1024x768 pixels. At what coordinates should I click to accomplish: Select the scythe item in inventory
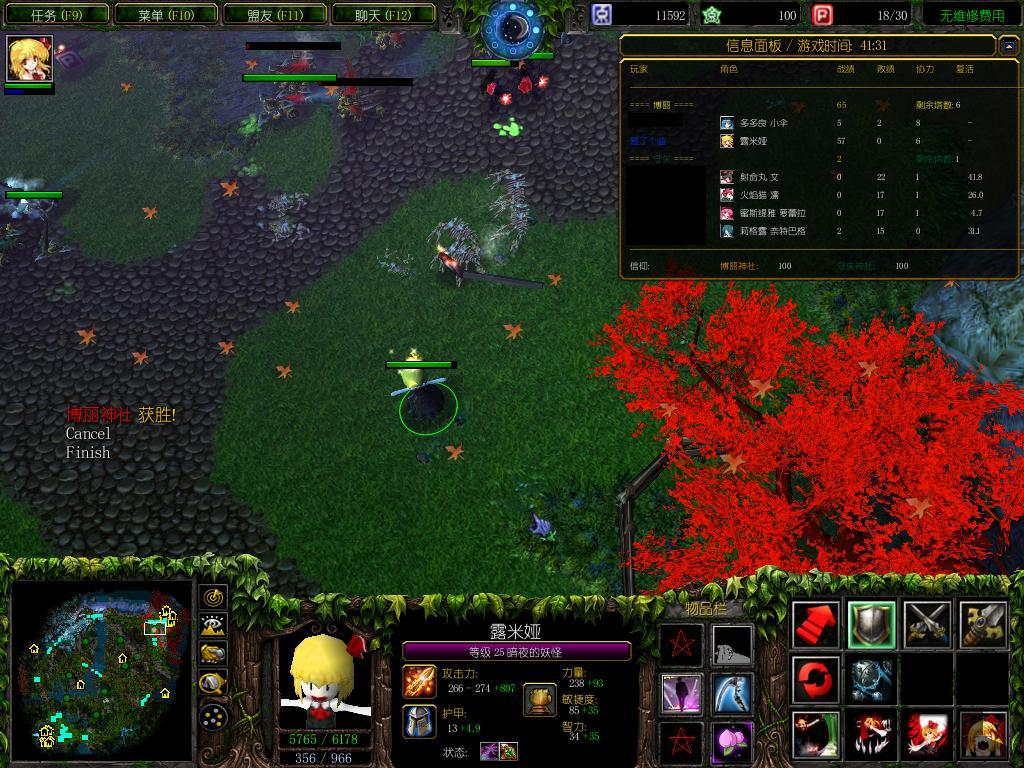click(733, 693)
